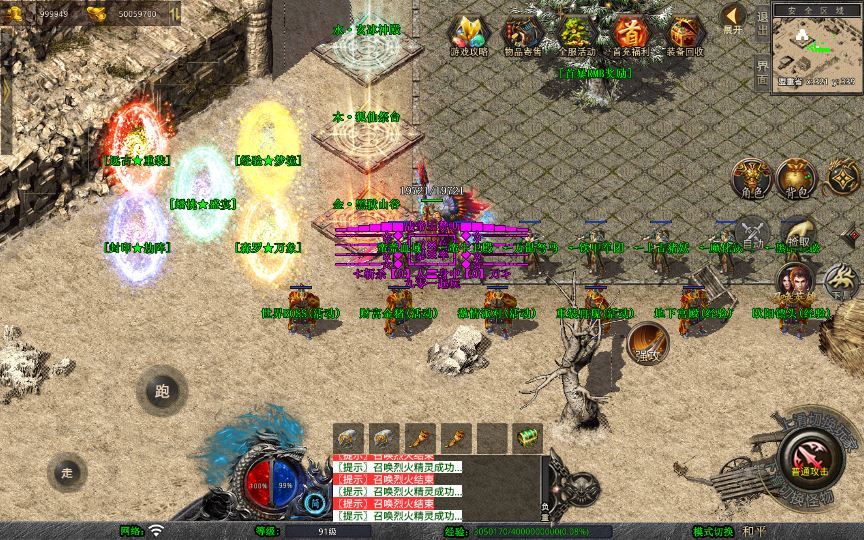Image resolution: width=864 pixels, height=540 pixels.
Task: Click the 模式切换 mode switch label
Action: (x=713, y=531)
